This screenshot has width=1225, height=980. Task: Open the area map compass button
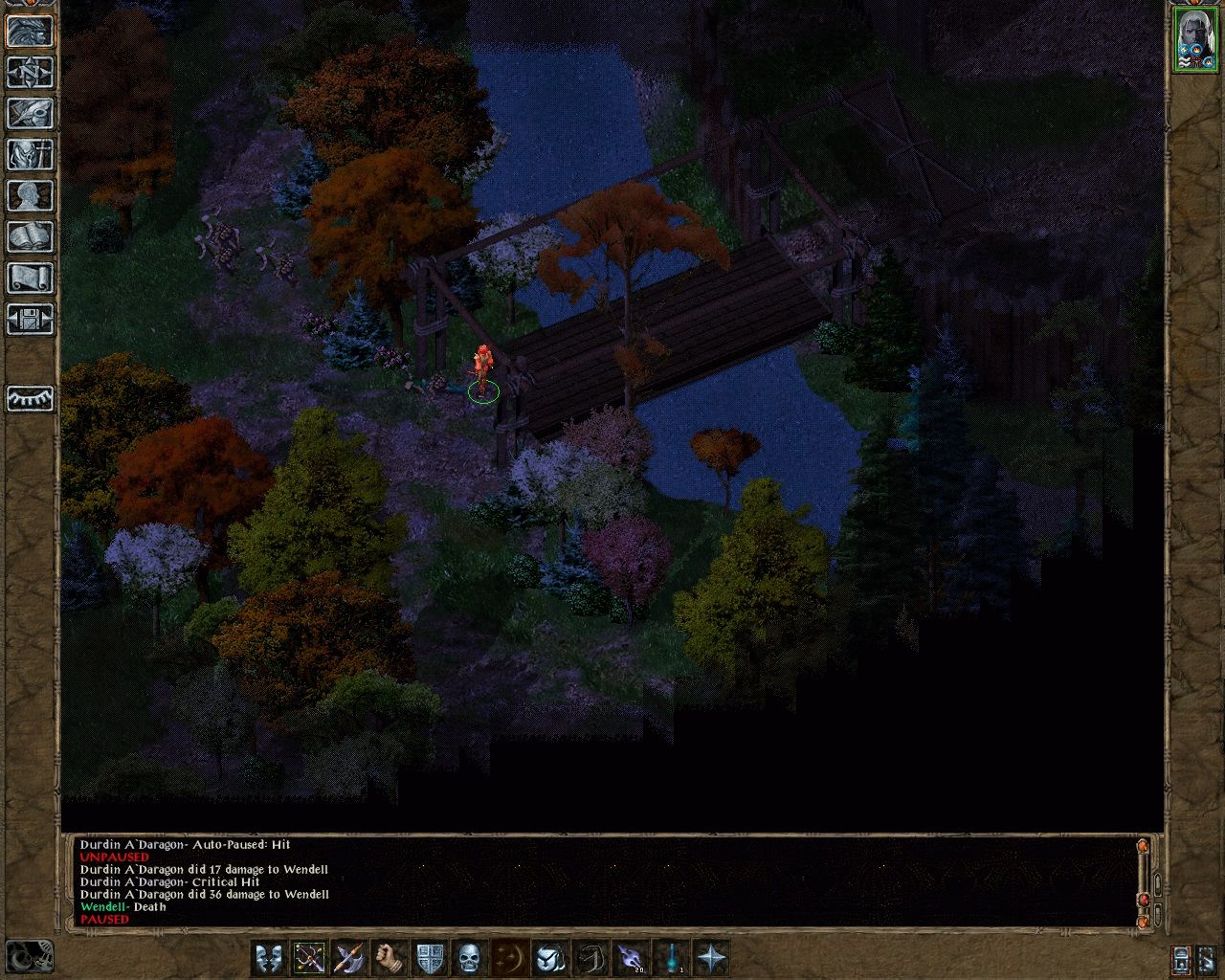click(x=30, y=72)
